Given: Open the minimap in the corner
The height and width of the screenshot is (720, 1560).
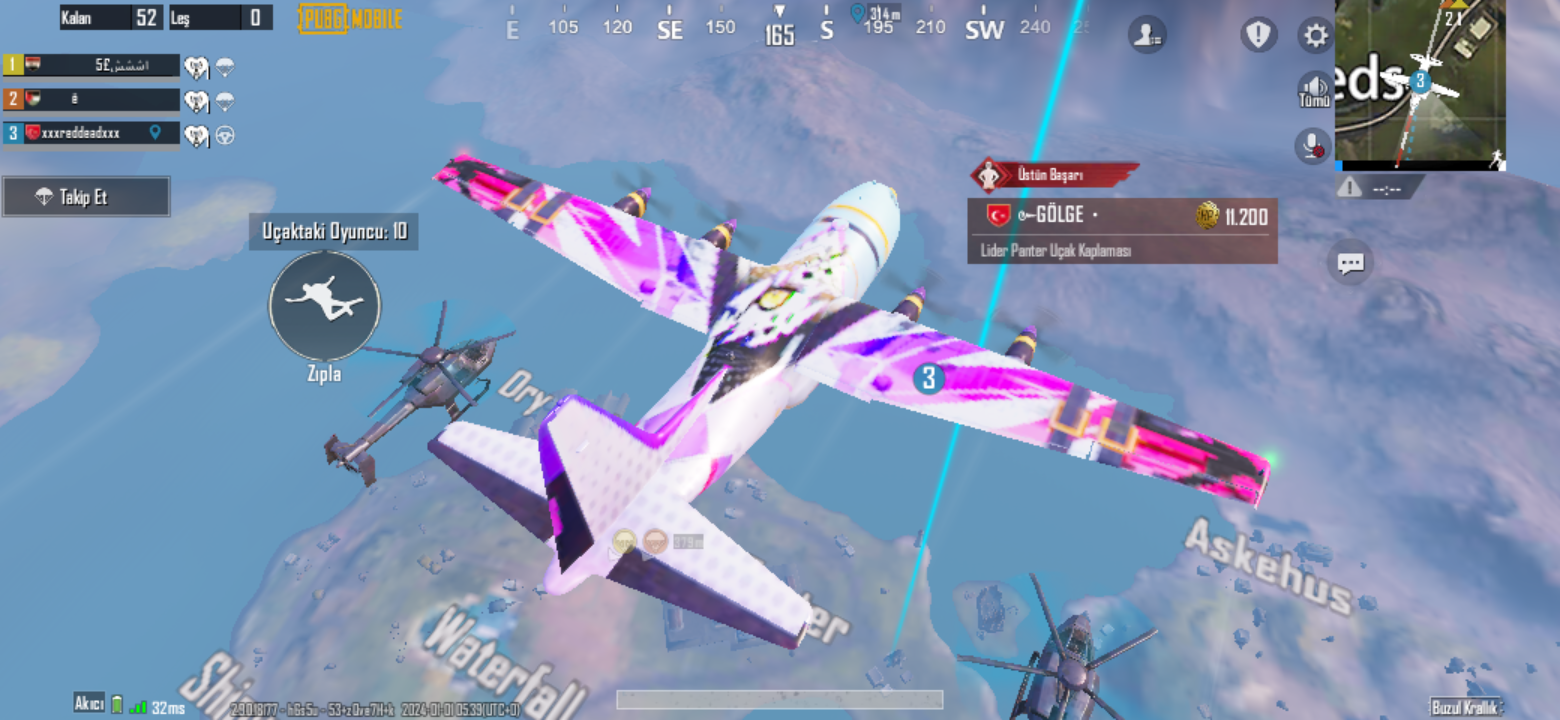Looking at the screenshot, I should 1420,85.
